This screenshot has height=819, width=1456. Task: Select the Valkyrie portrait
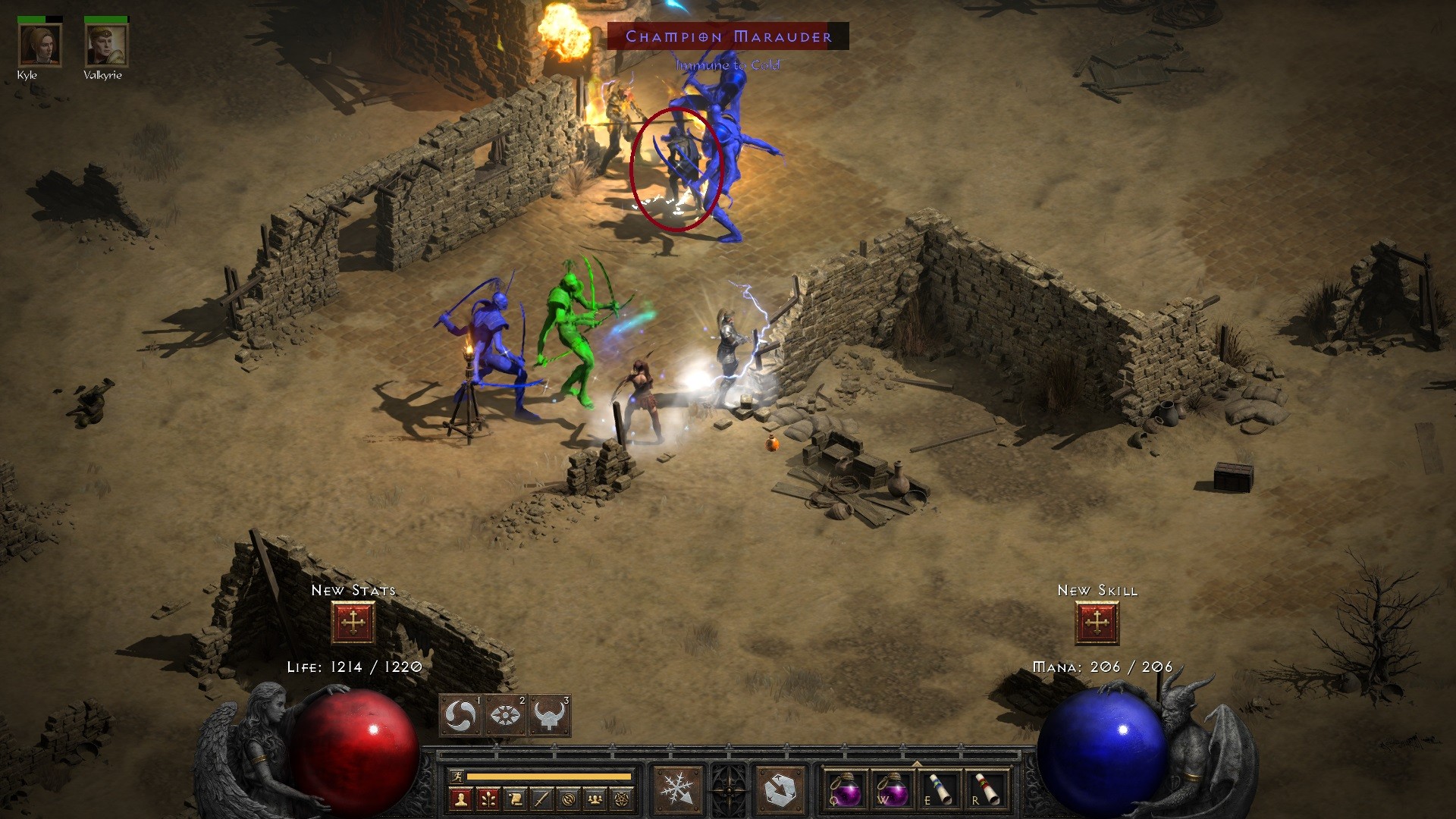pyautogui.click(x=105, y=45)
